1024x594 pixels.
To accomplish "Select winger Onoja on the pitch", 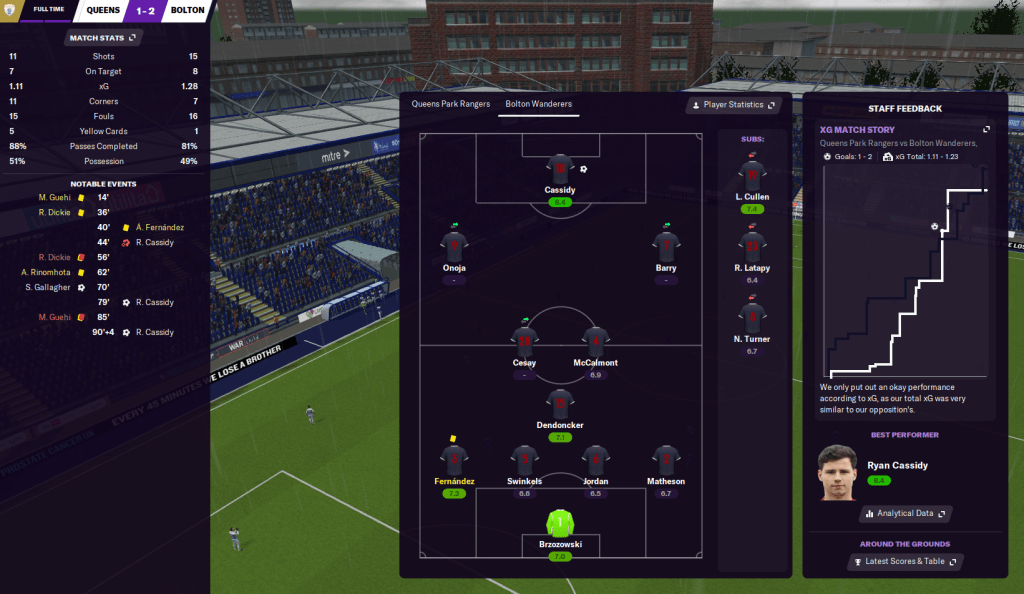I will click(x=454, y=247).
